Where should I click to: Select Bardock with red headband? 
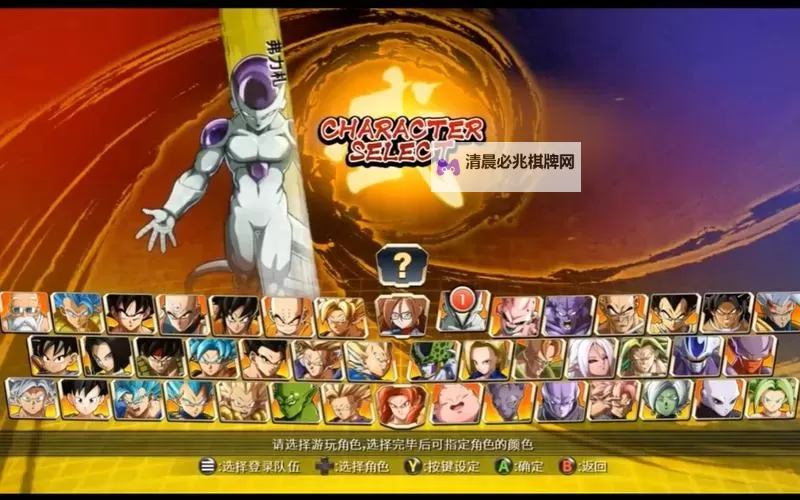(159, 357)
